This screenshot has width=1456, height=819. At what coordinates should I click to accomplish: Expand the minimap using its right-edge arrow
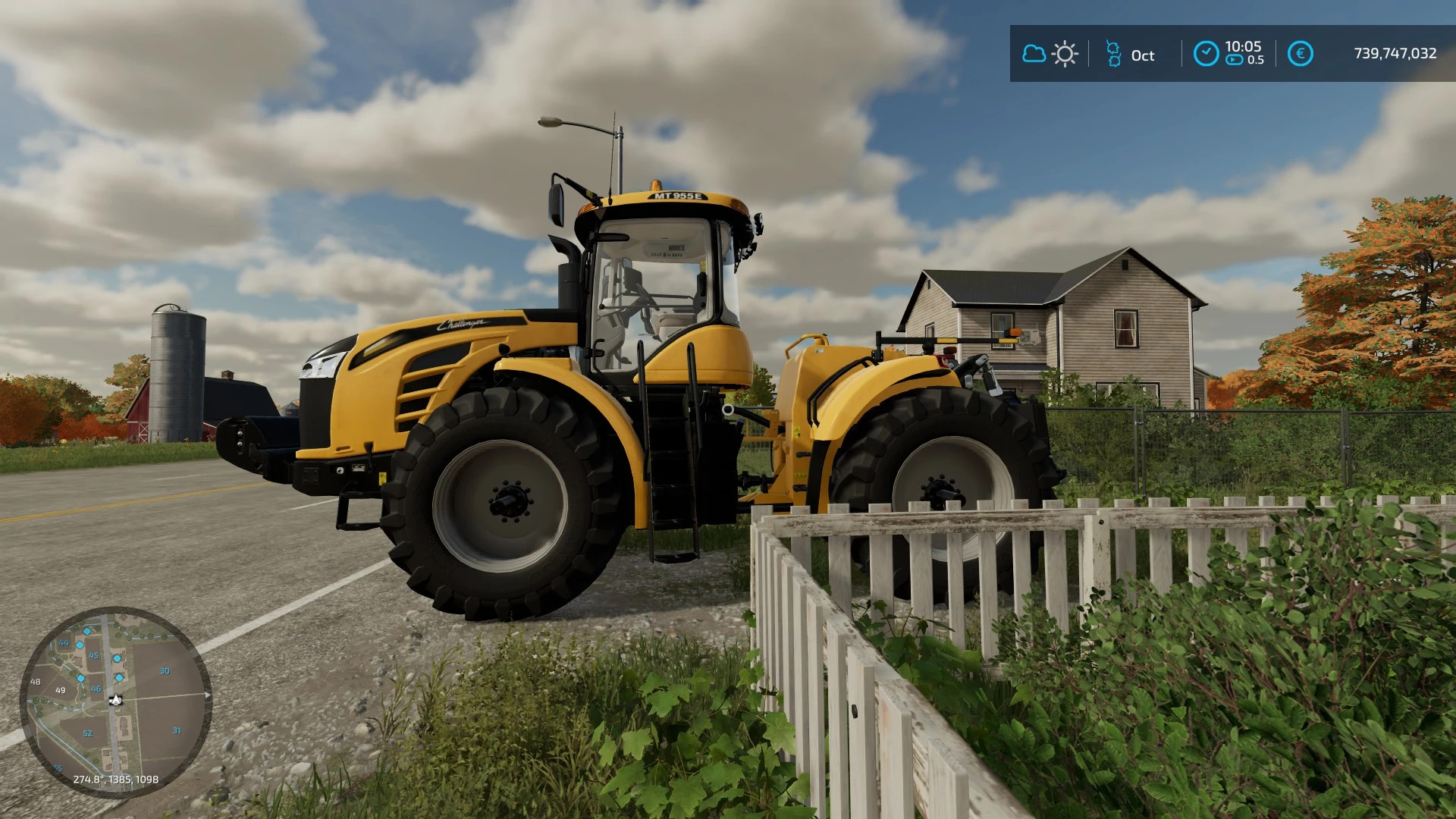(207, 695)
